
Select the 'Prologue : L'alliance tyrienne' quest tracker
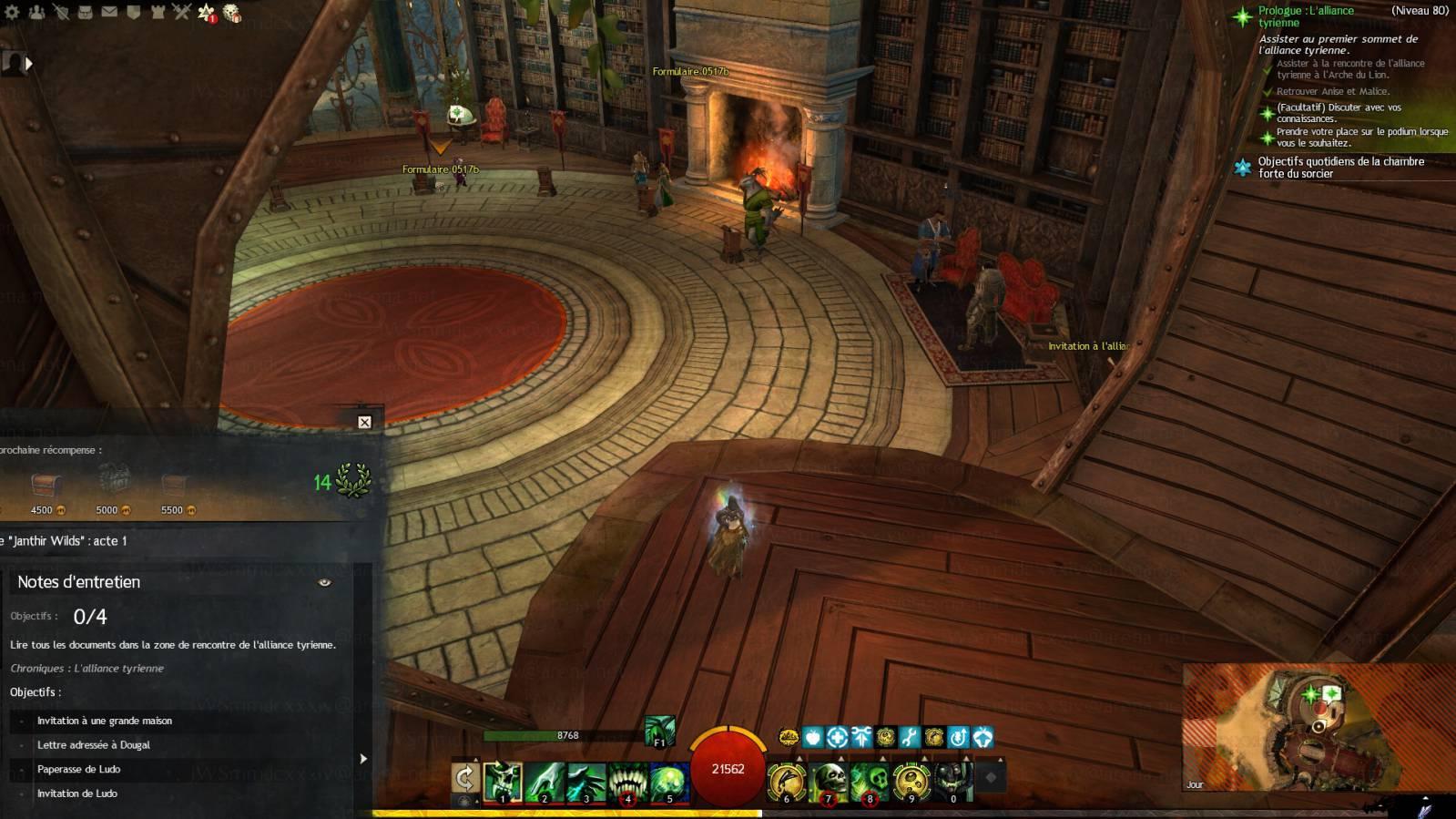(x=1306, y=16)
